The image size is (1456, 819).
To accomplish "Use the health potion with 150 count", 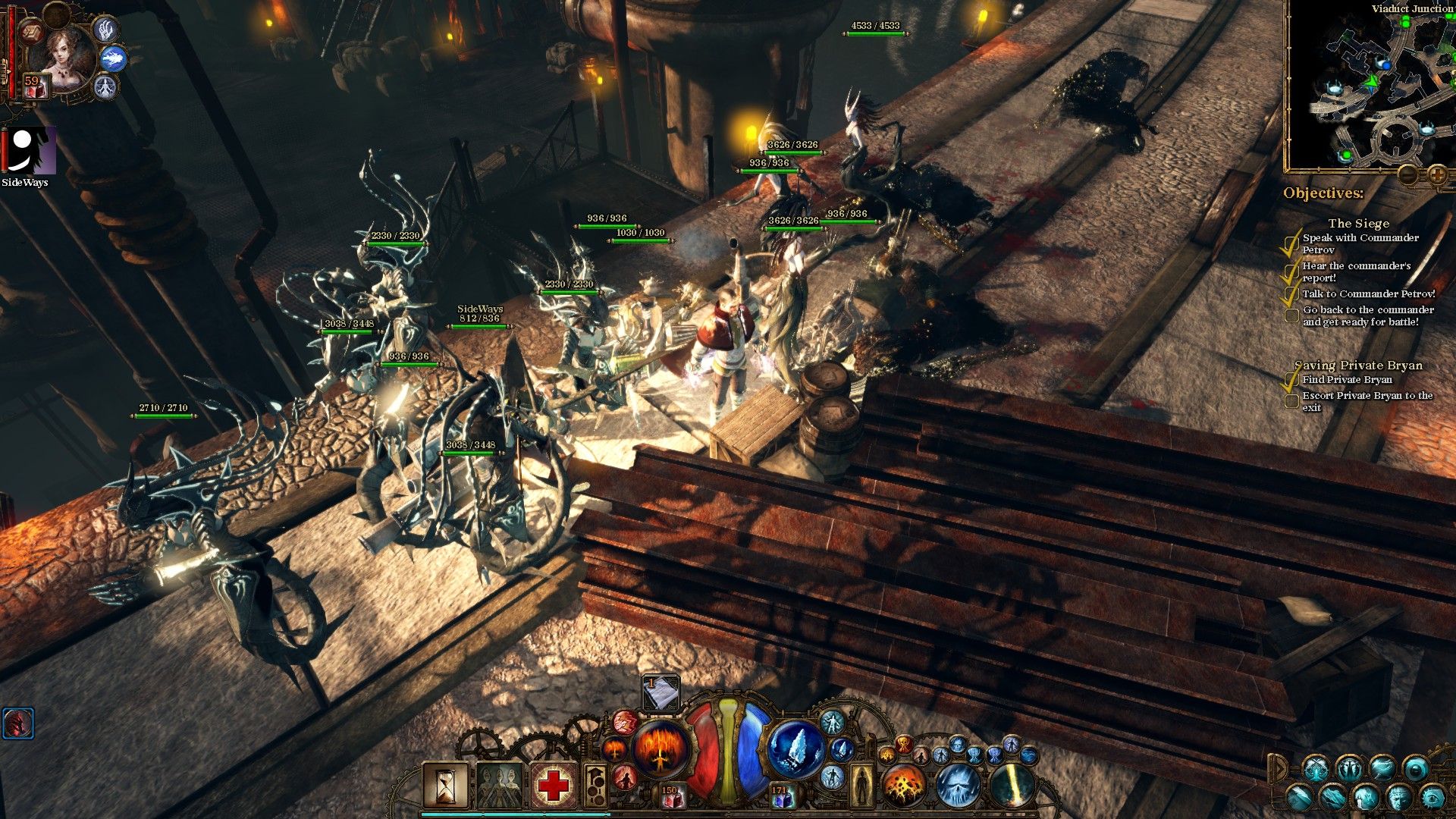I will tap(670, 796).
